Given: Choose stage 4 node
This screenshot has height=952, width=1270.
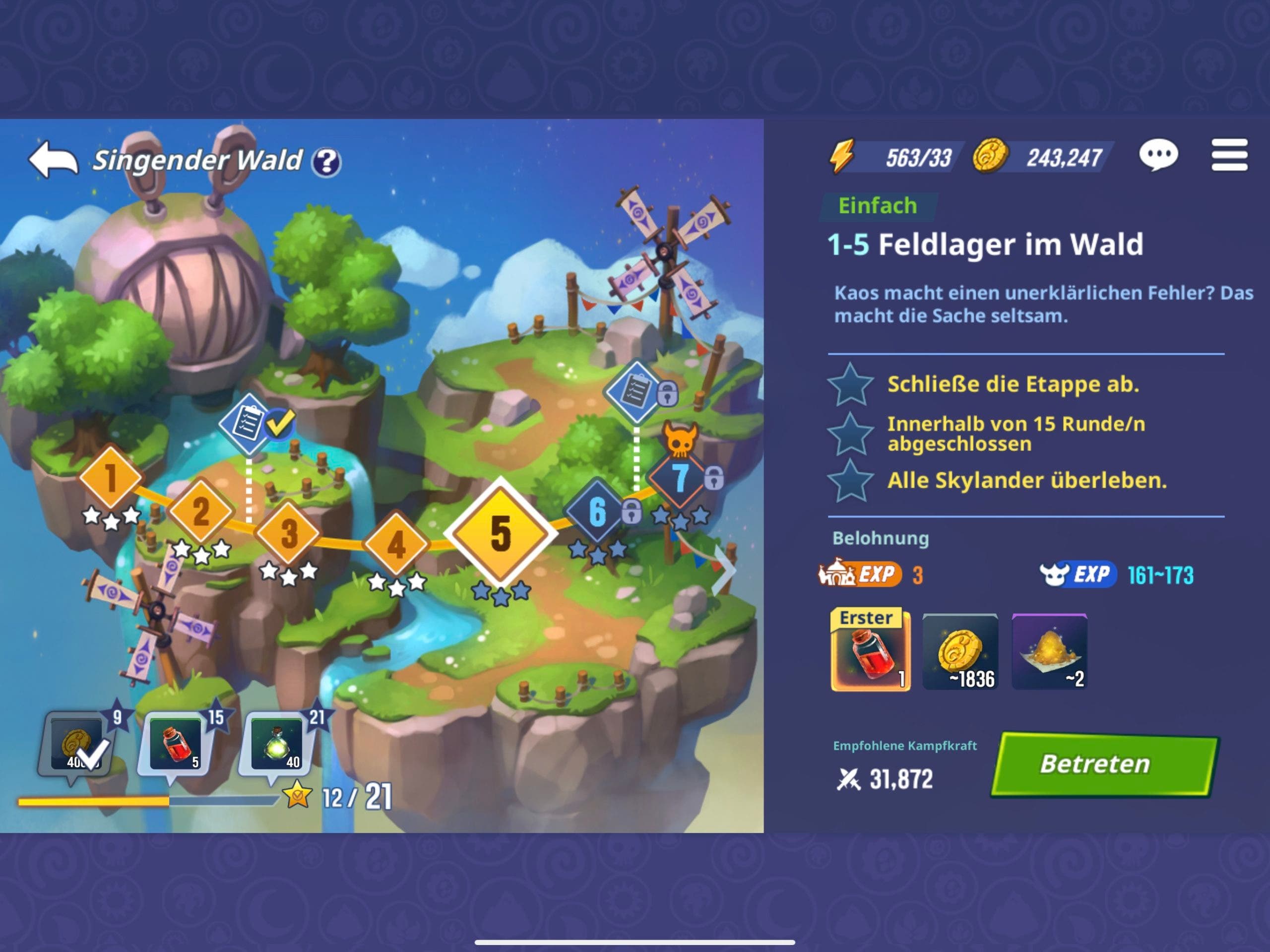Looking at the screenshot, I should (x=396, y=543).
